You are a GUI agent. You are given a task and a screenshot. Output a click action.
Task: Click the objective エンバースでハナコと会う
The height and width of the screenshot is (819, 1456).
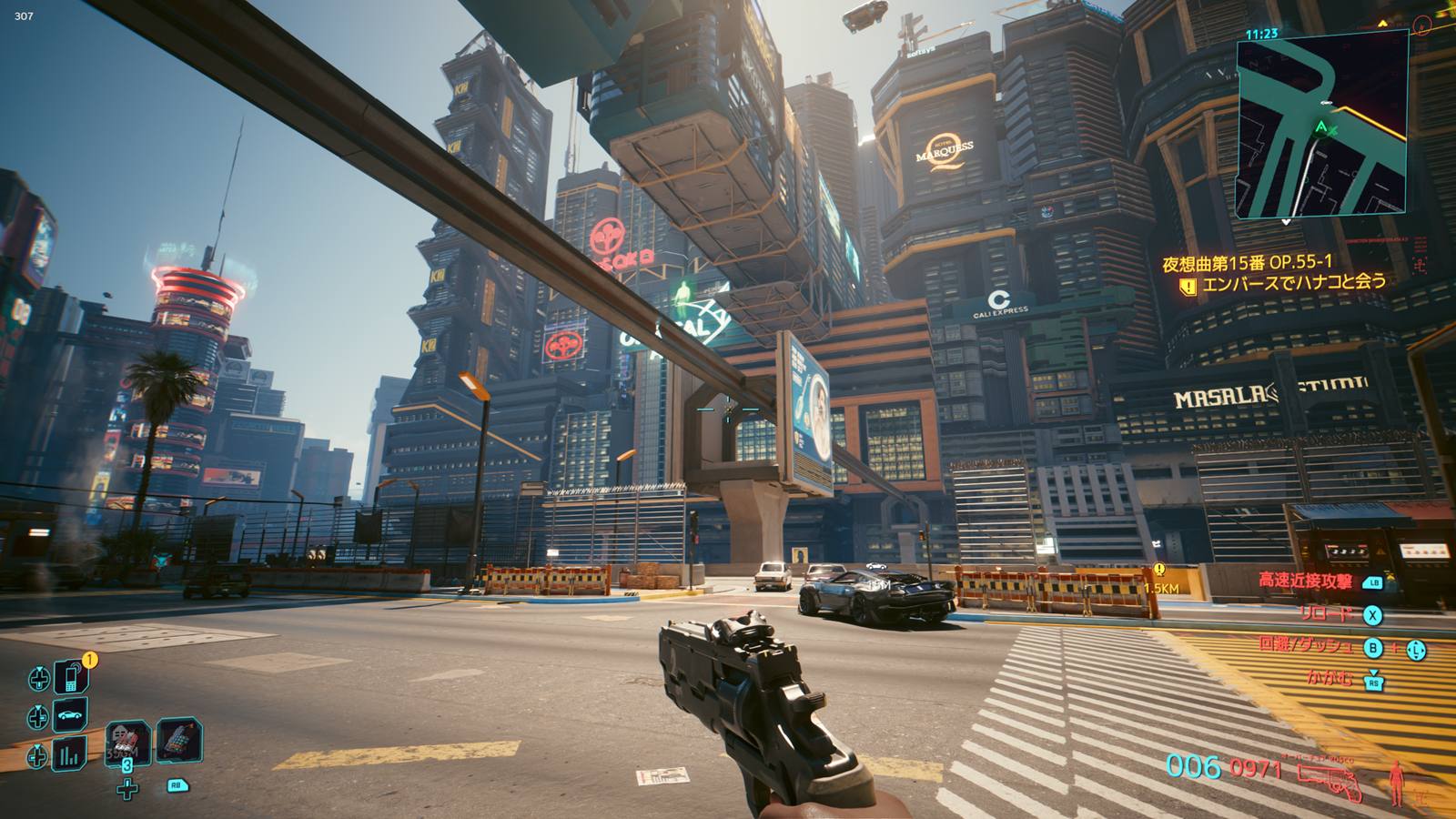[1294, 284]
